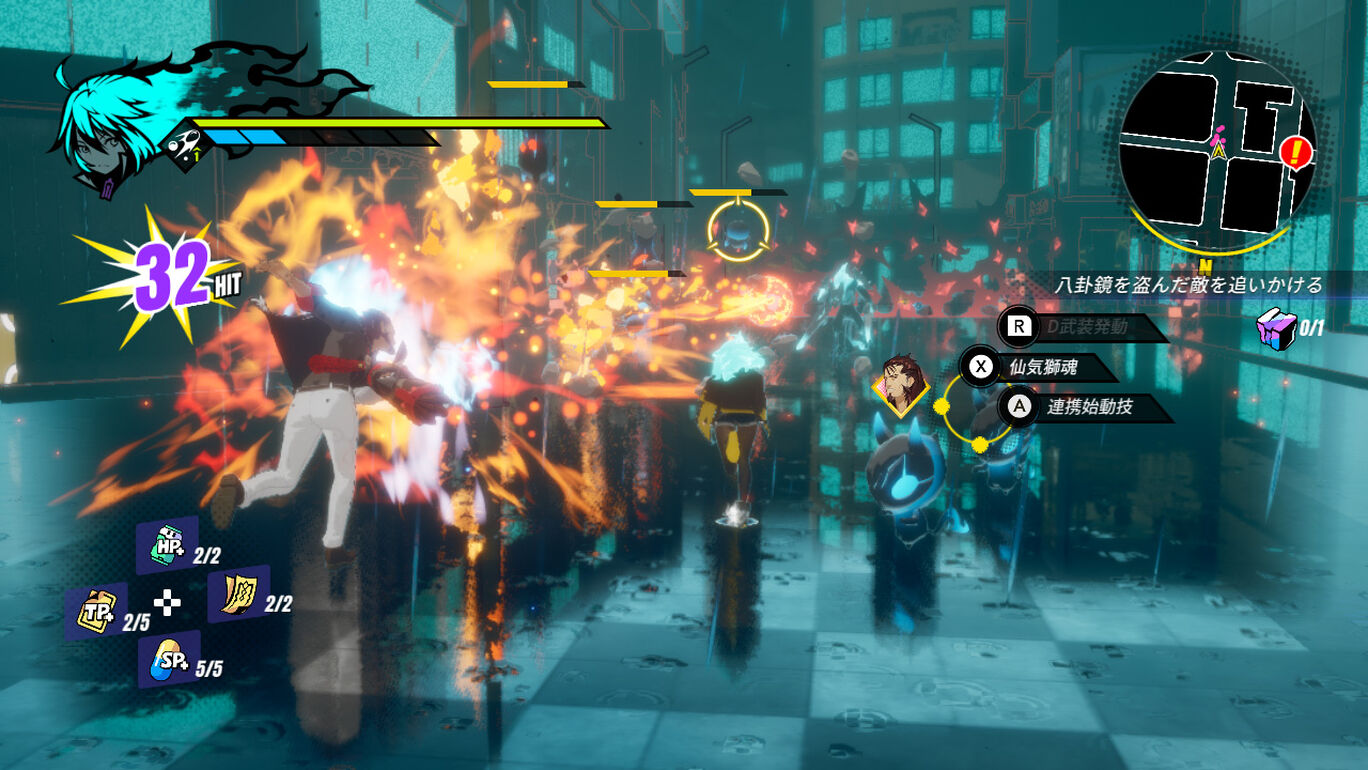The width and height of the screenshot is (1368, 770).
Task: Use the SP+ capsule item
Action: click(168, 658)
